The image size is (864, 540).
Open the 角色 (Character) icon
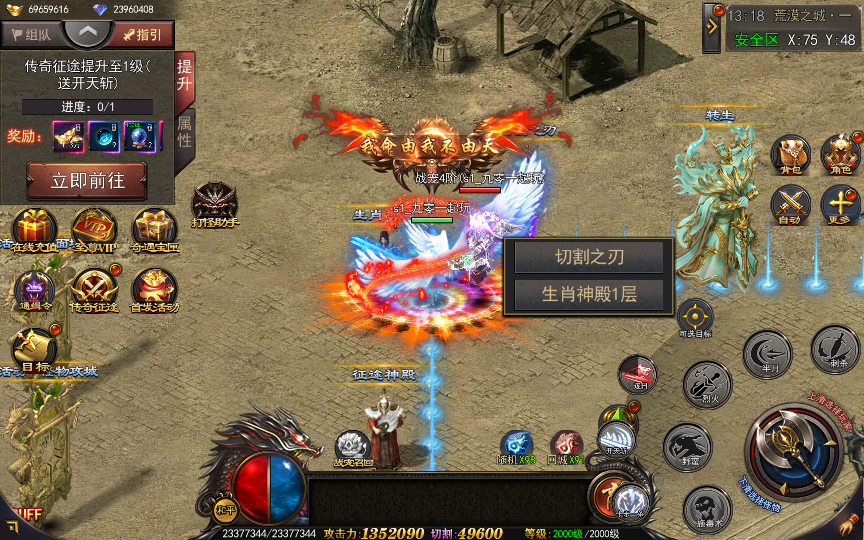[840, 155]
